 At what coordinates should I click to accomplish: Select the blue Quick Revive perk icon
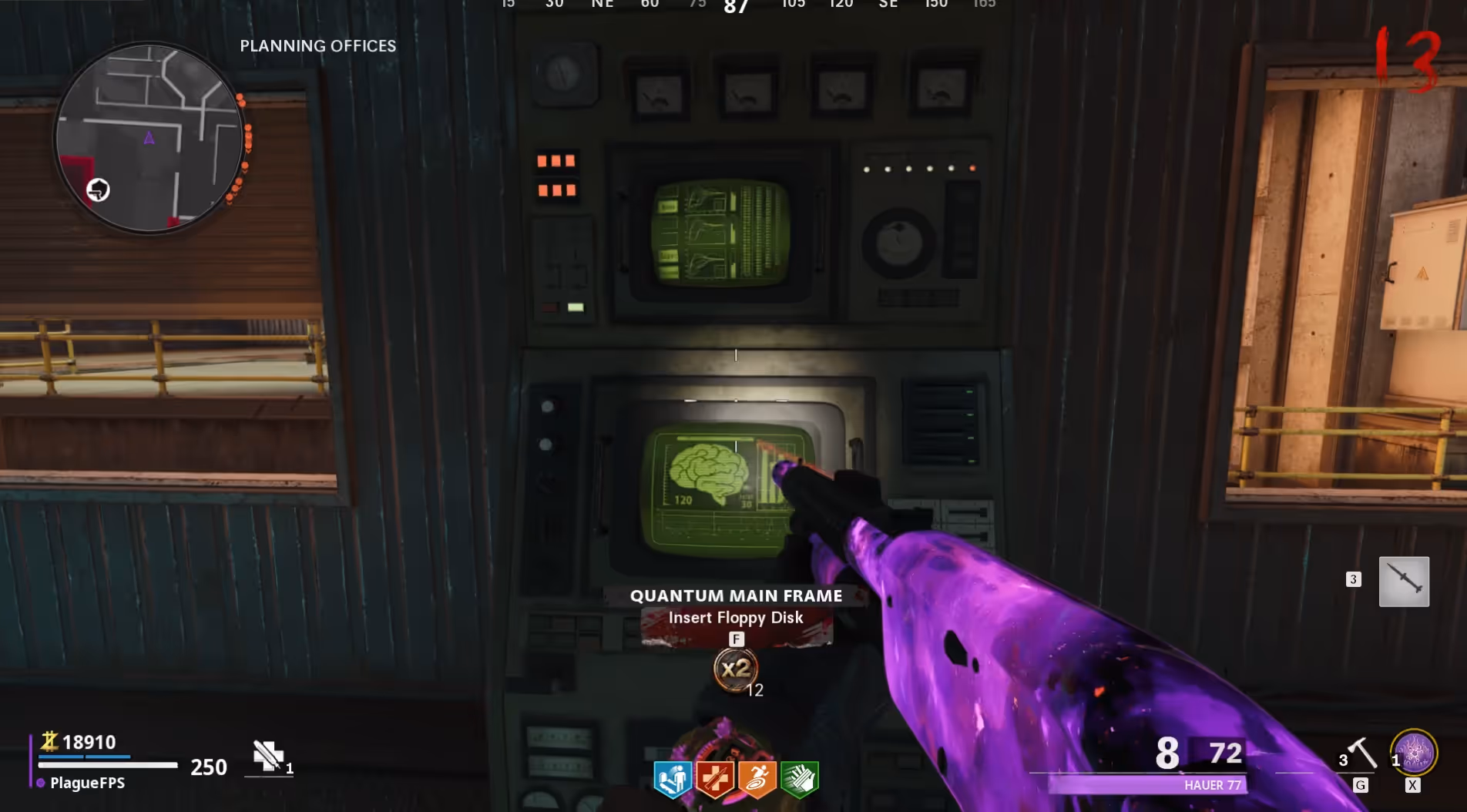672,778
